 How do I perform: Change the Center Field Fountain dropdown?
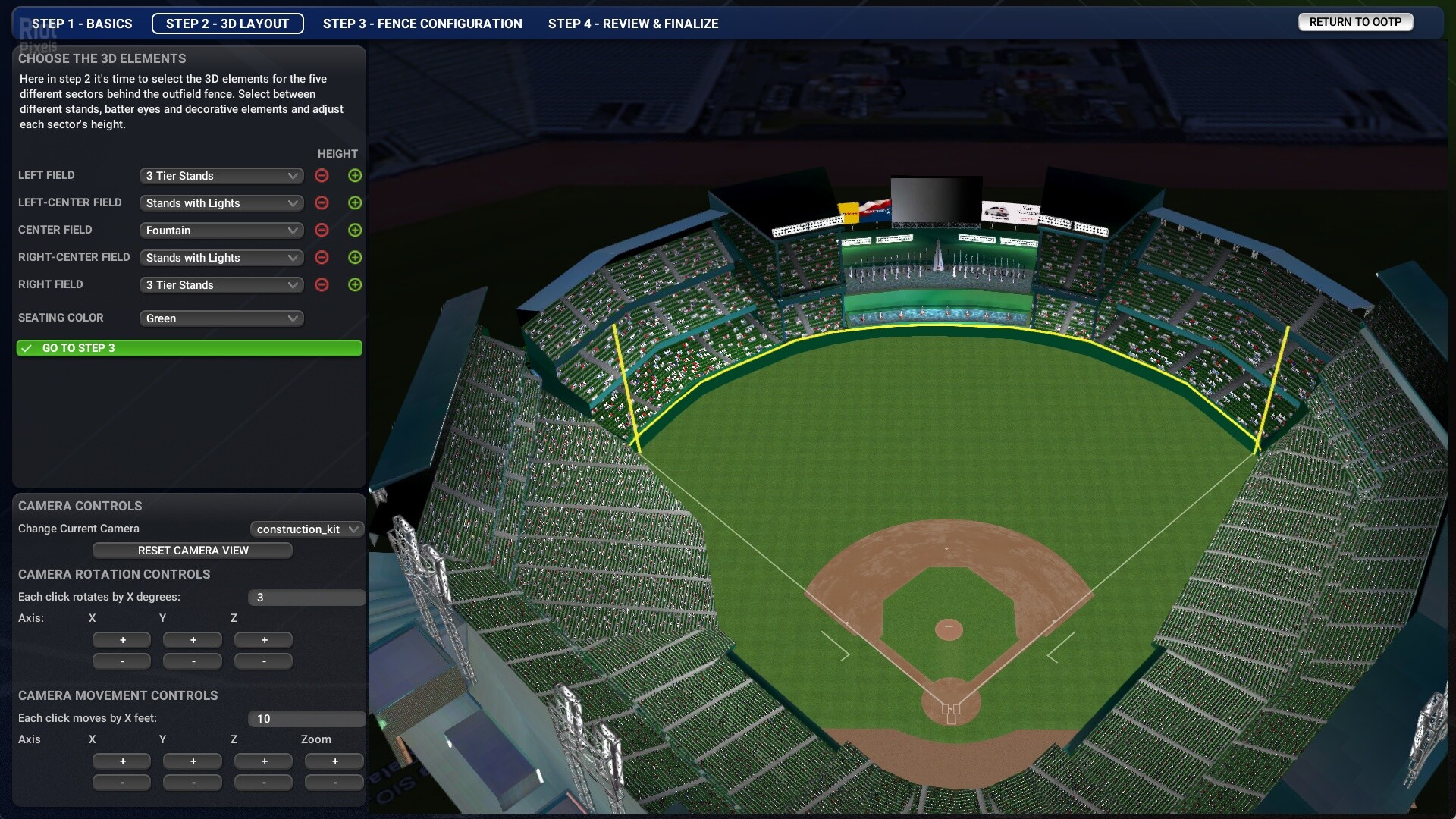(x=221, y=231)
